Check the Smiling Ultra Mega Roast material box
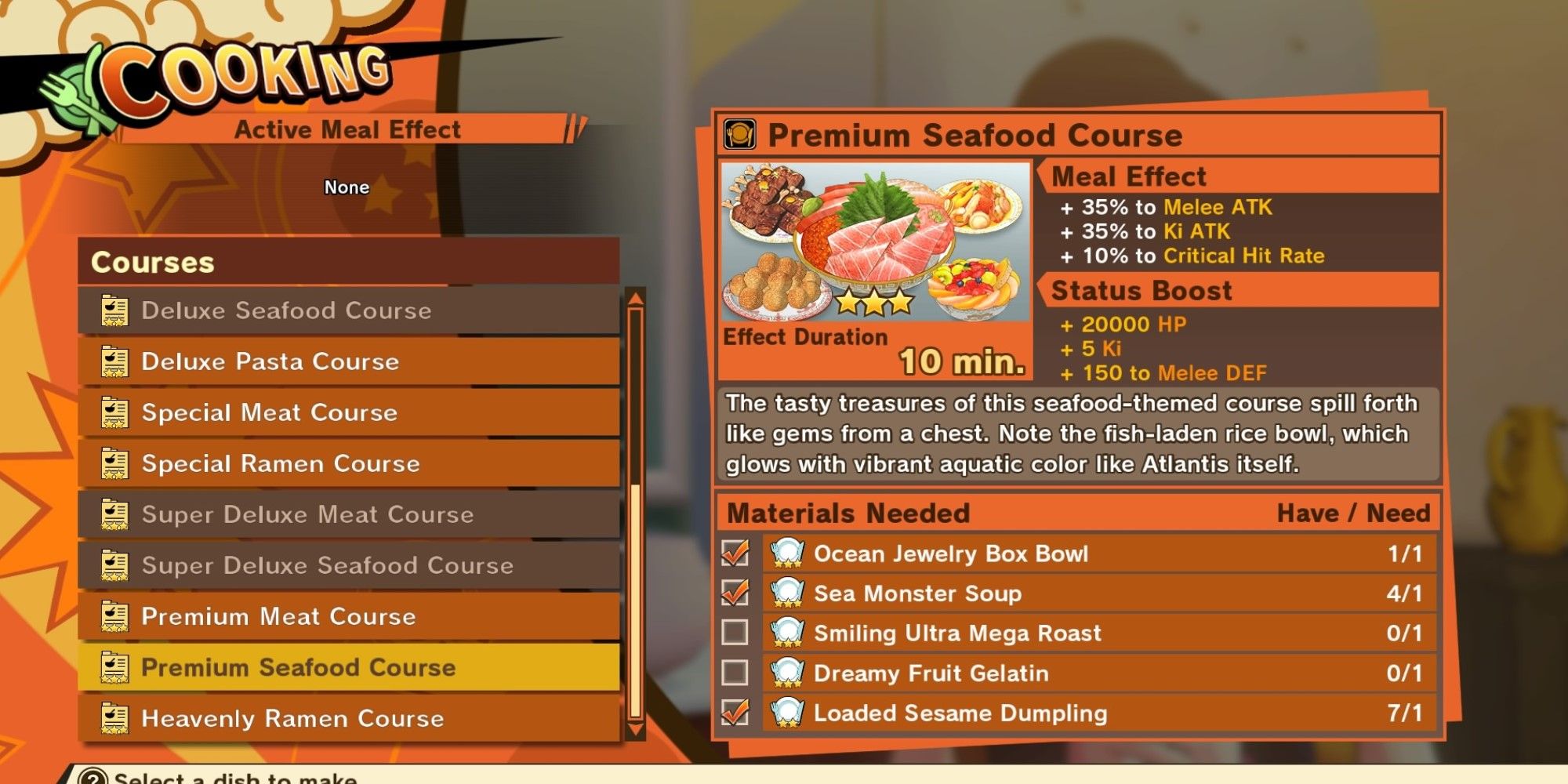This screenshot has height=784, width=1568. tap(735, 633)
